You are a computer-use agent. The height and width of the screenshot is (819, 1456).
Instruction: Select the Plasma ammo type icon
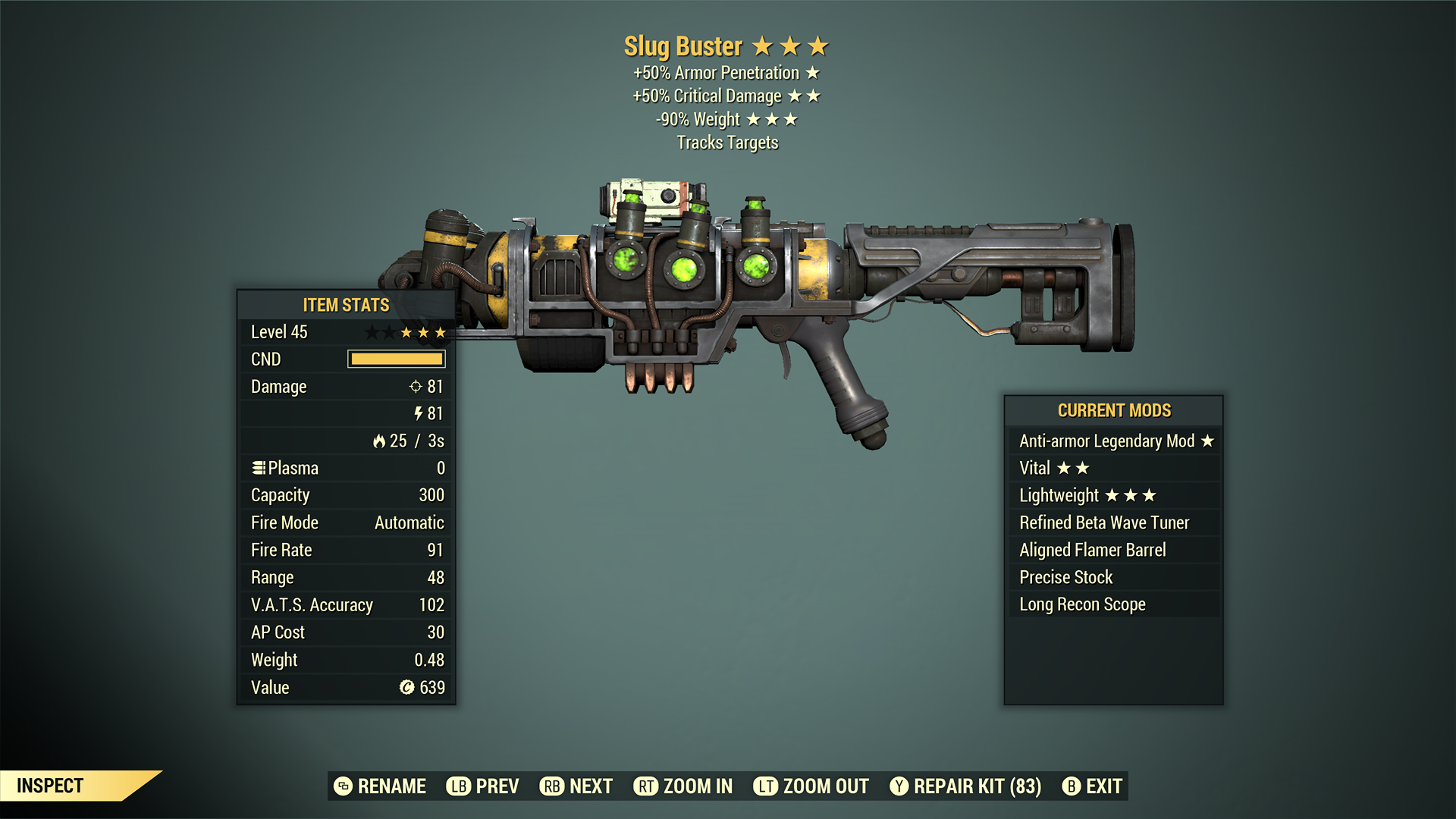pos(258,467)
